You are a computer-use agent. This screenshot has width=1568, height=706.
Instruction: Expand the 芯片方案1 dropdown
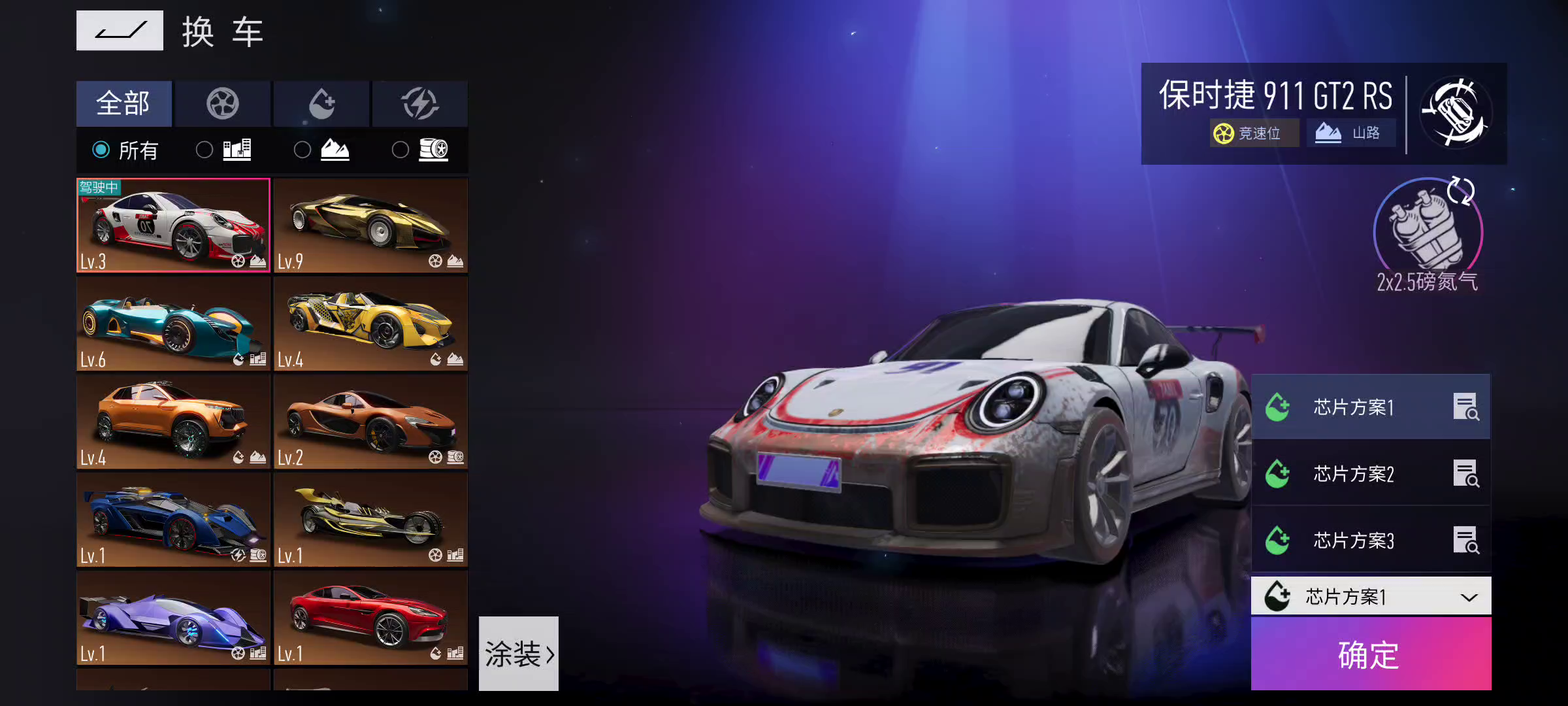tap(1371, 596)
